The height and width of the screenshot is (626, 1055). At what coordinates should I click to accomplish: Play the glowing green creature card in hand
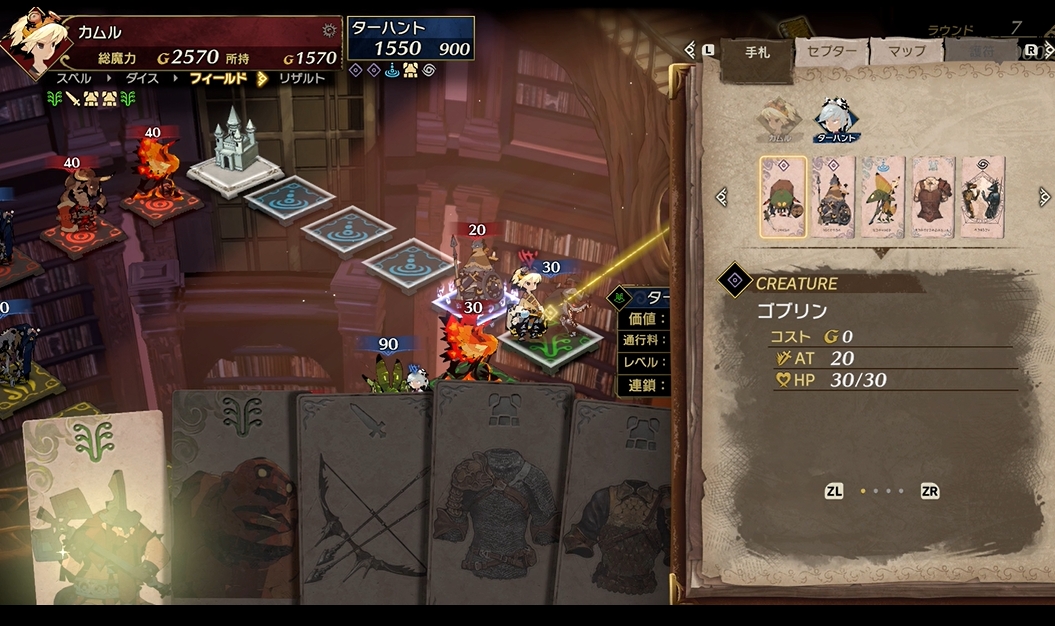click(95, 510)
